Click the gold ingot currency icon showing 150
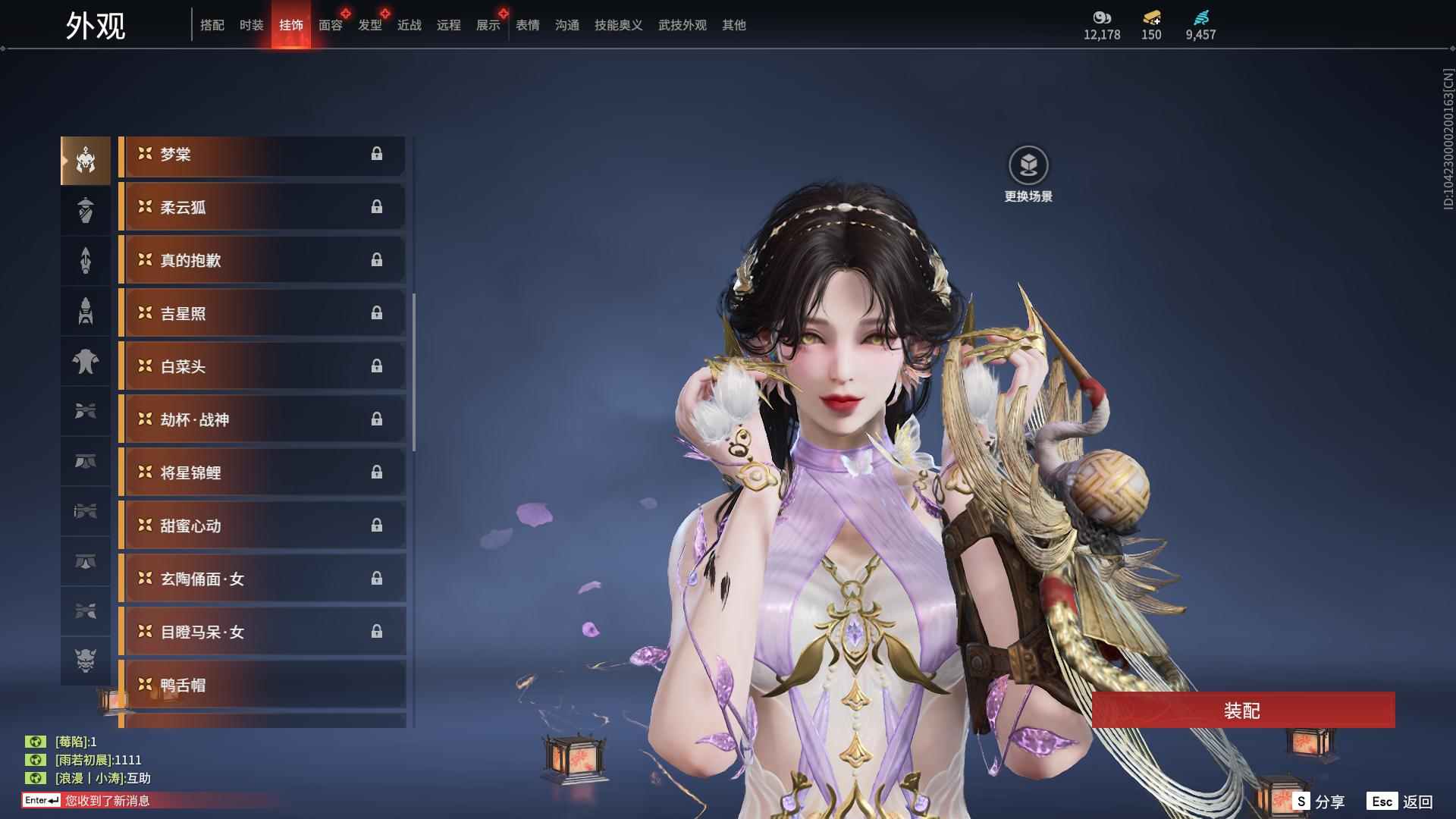The image size is (1456, 819). (x=1150, y=17)
